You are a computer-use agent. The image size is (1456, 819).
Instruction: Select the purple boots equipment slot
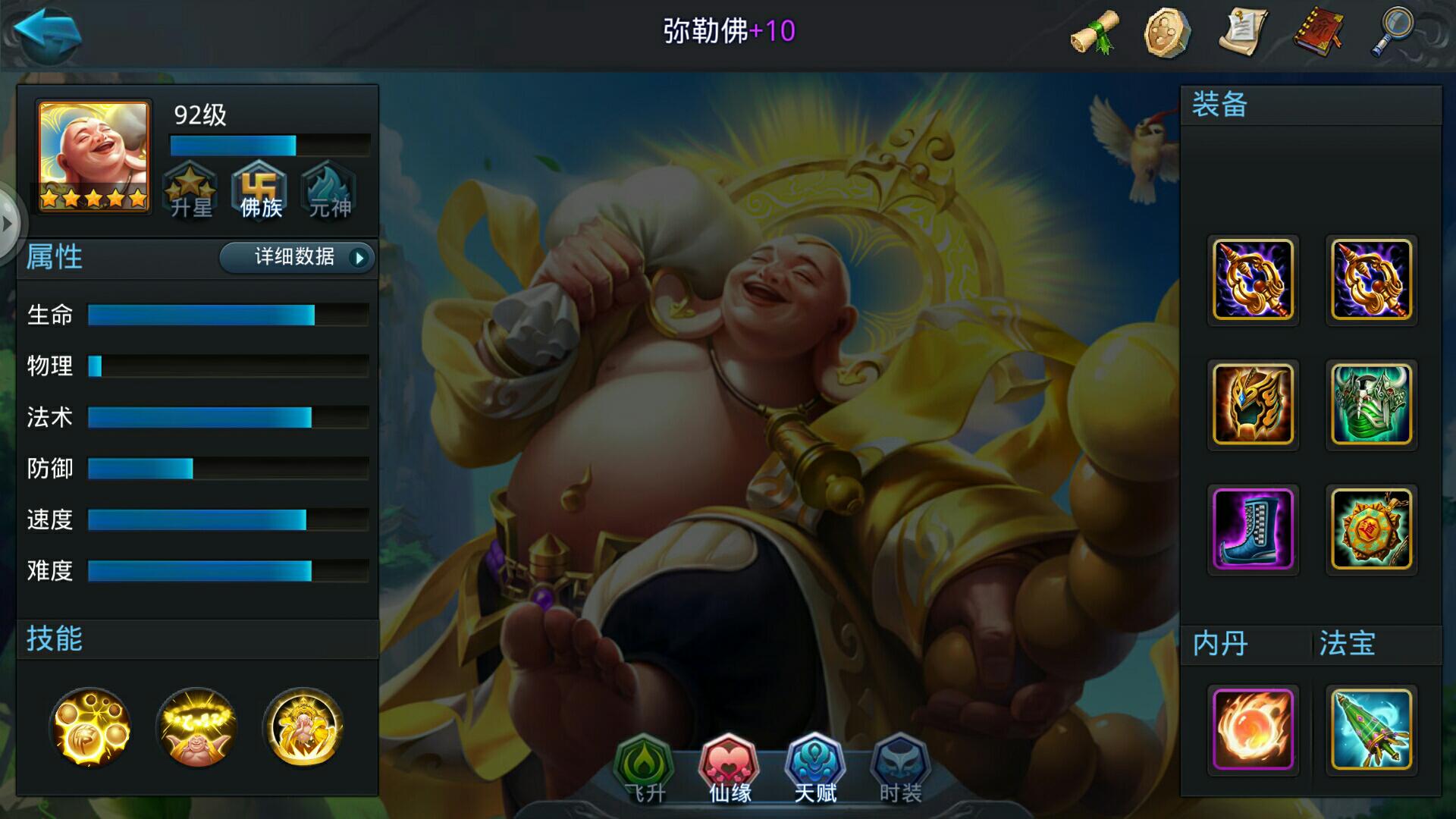click(1253, 529)
